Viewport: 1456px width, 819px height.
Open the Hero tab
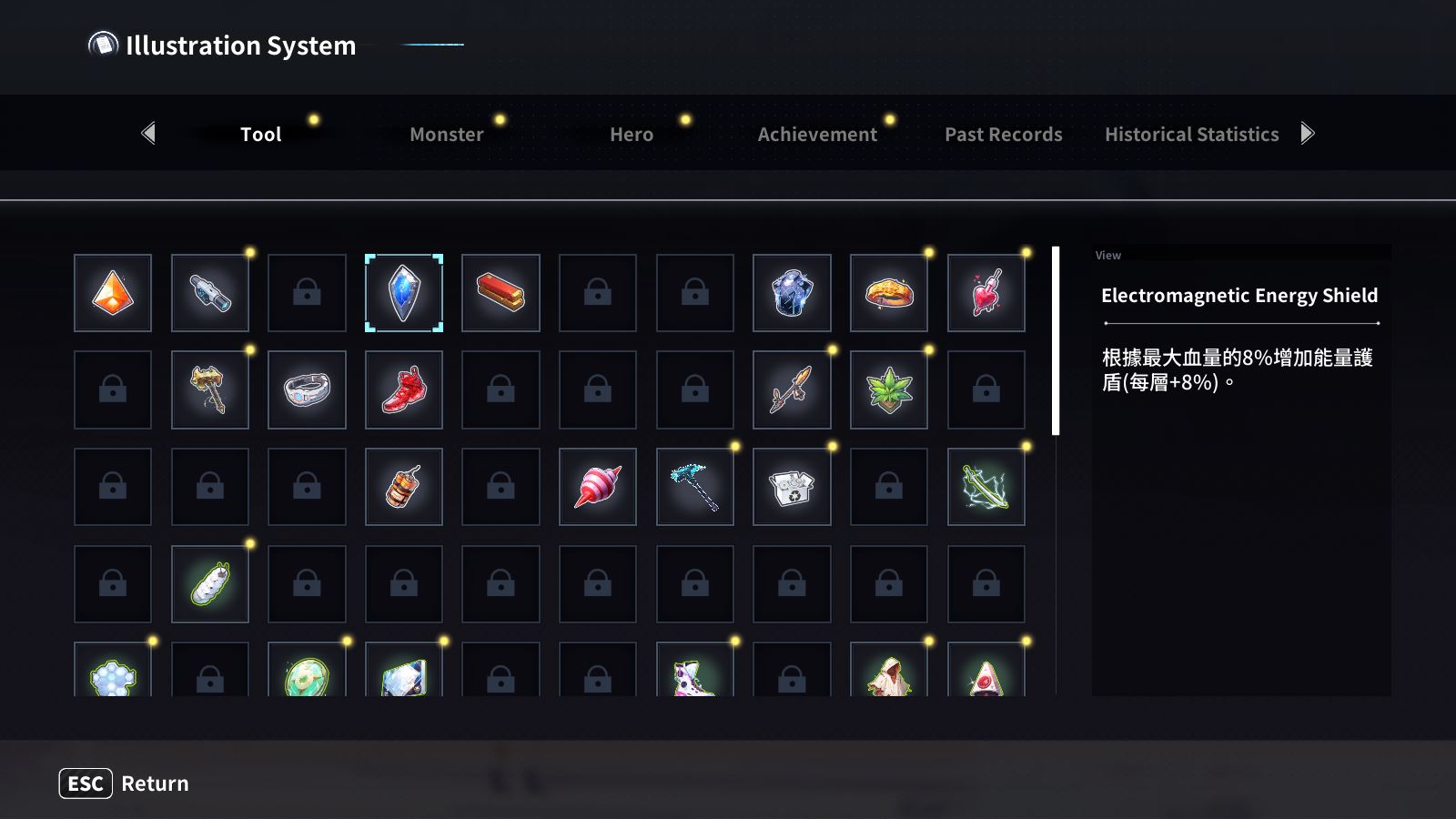632,134
